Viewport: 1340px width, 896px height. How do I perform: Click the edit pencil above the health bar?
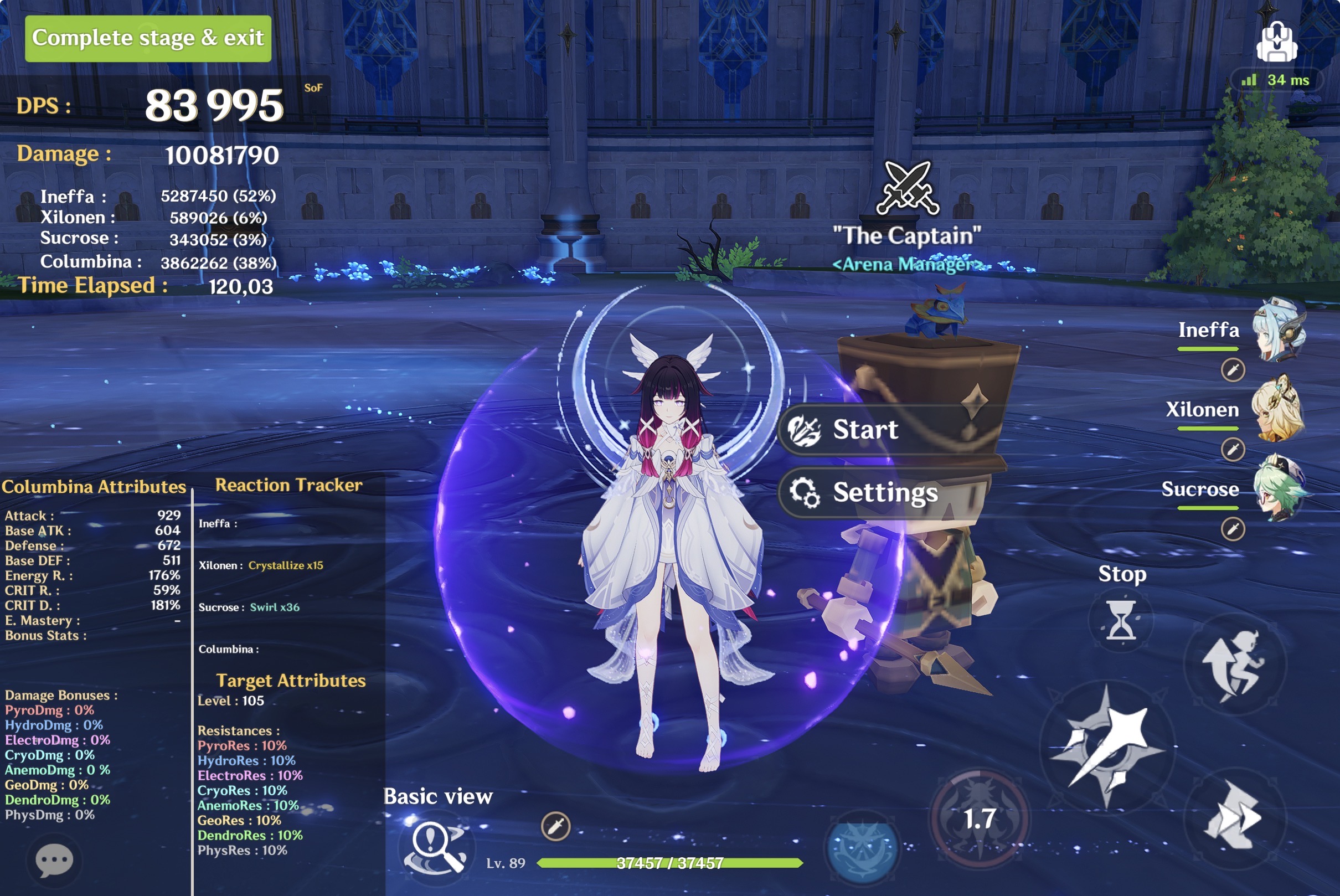555,826
